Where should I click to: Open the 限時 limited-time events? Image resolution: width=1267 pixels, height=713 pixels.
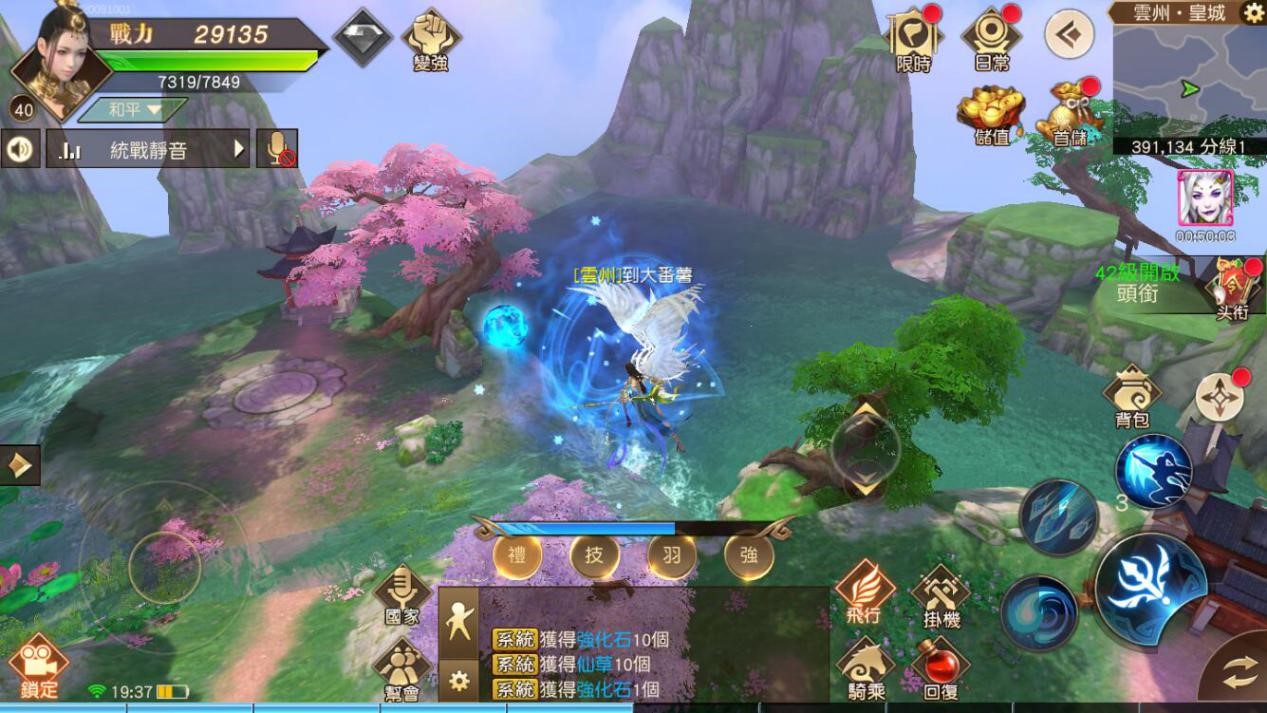click(914, 38)
